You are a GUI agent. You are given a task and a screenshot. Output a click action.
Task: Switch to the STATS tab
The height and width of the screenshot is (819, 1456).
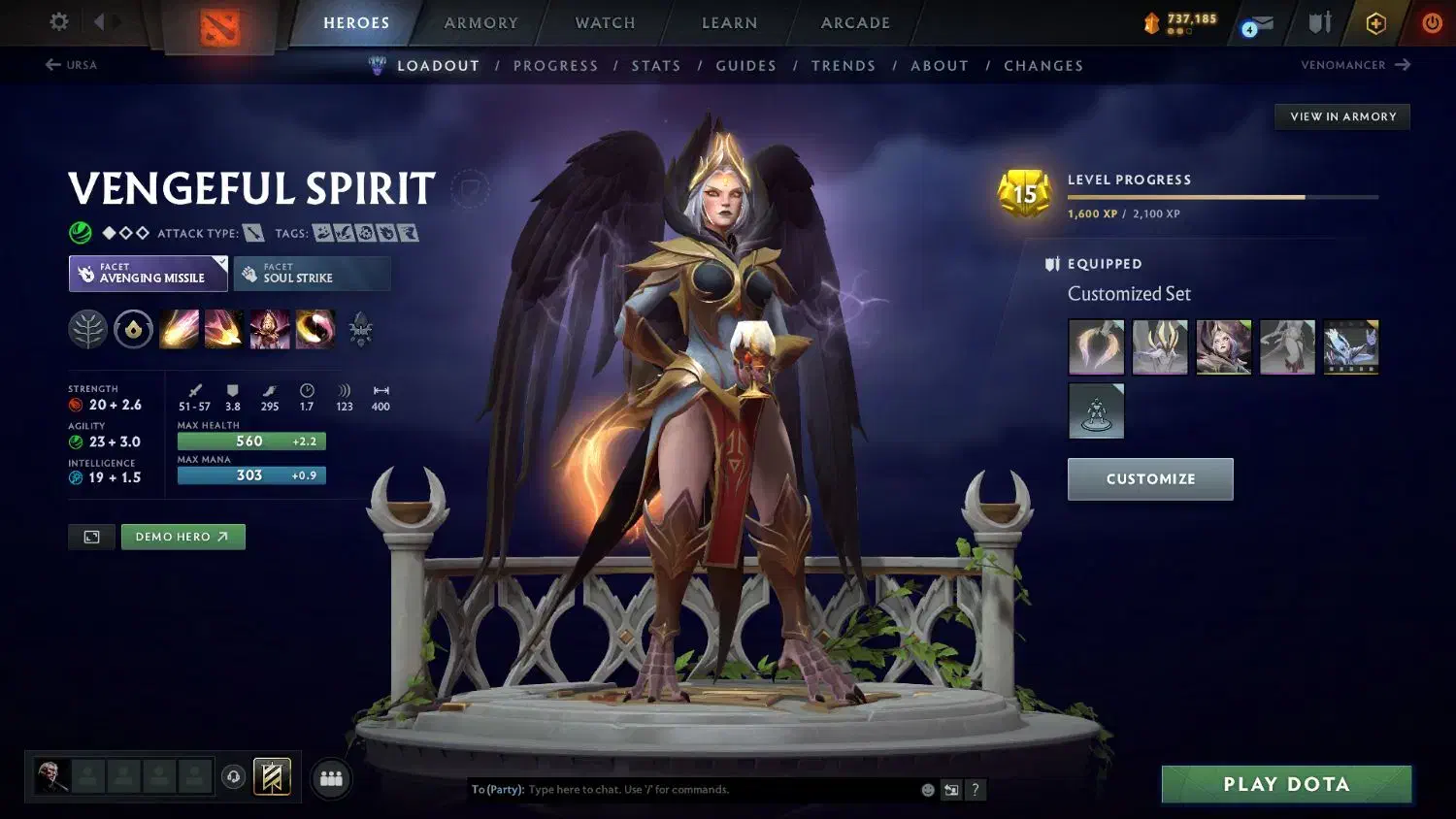[656, 65]
